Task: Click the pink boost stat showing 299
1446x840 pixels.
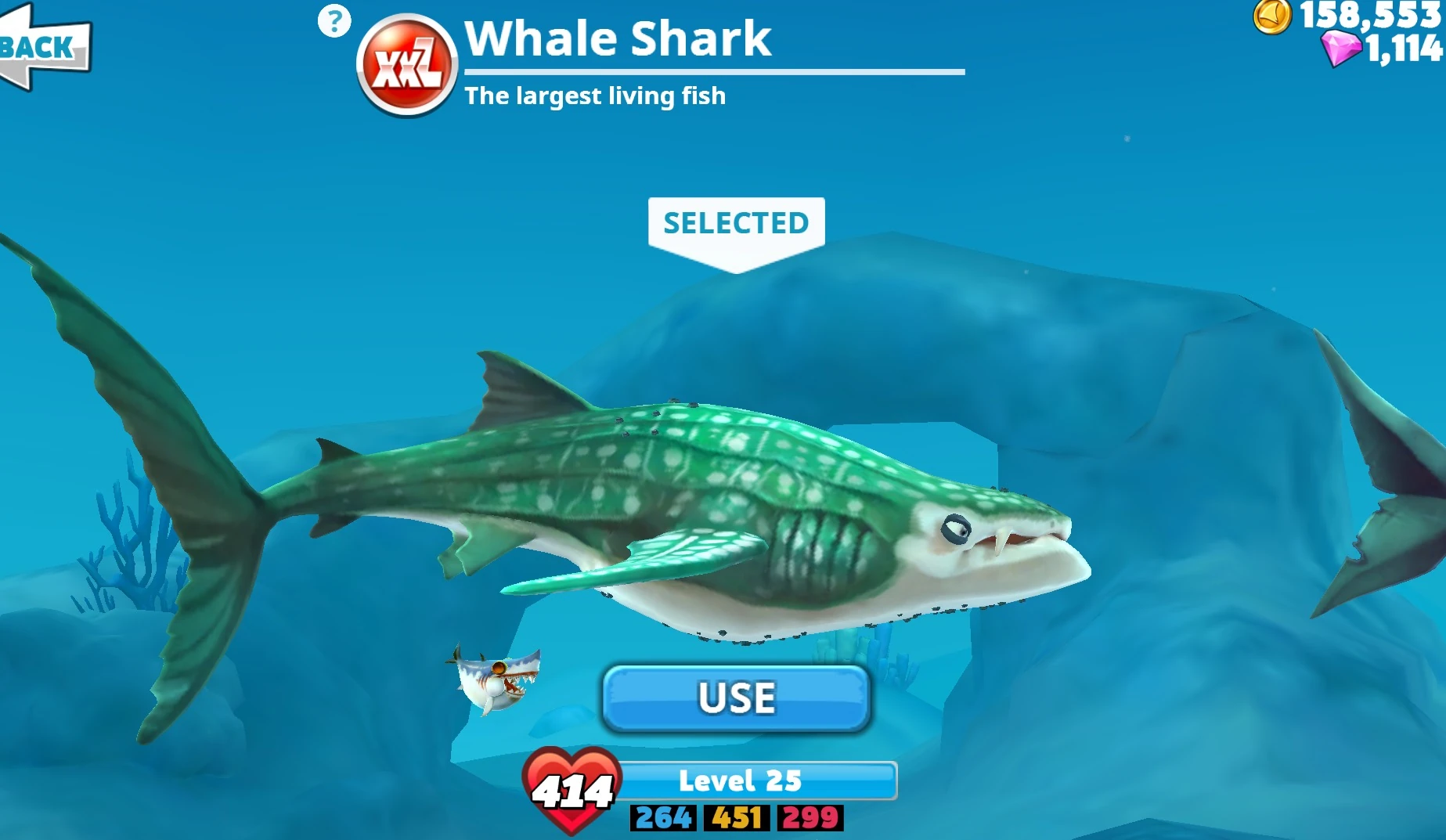Action: click(x=809, y=819)
